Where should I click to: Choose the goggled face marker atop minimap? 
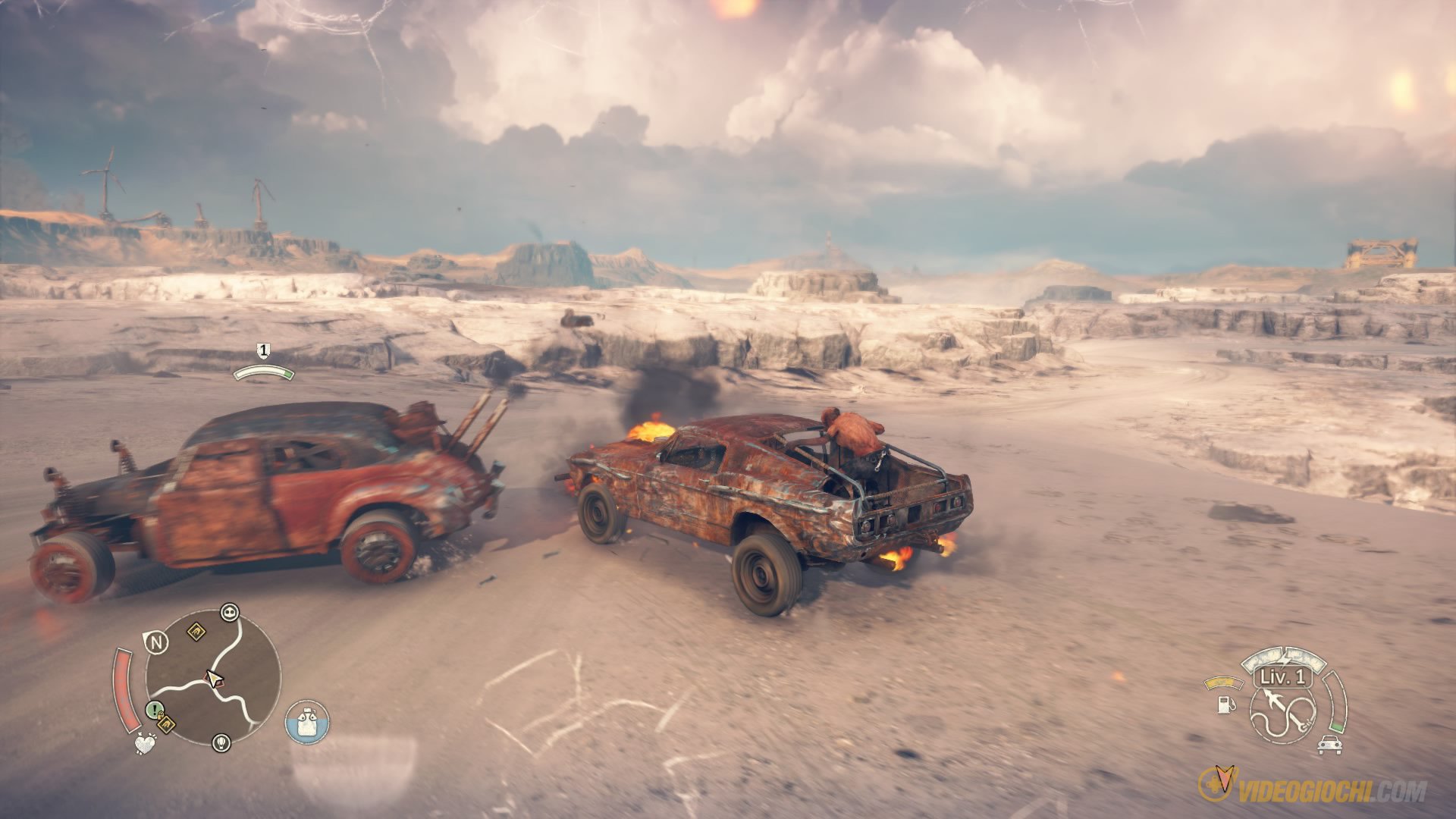pos(229,612)
